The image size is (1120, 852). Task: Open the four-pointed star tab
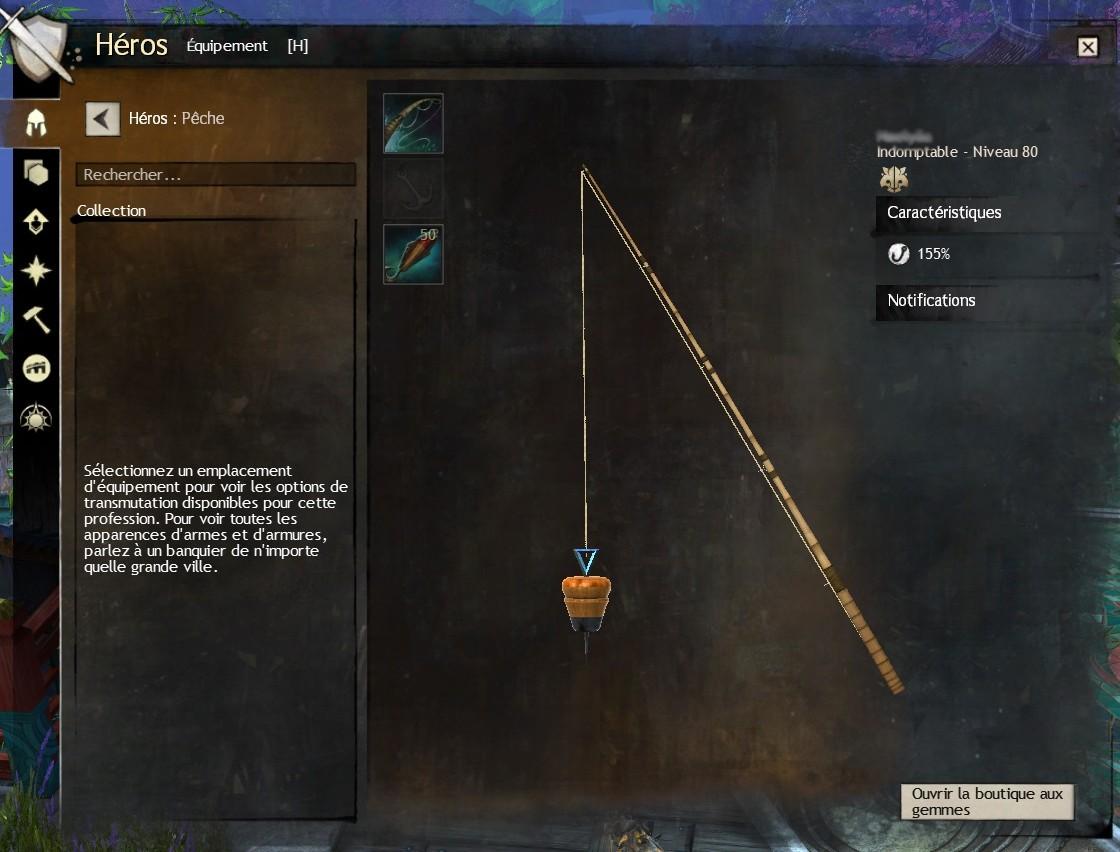36,271
